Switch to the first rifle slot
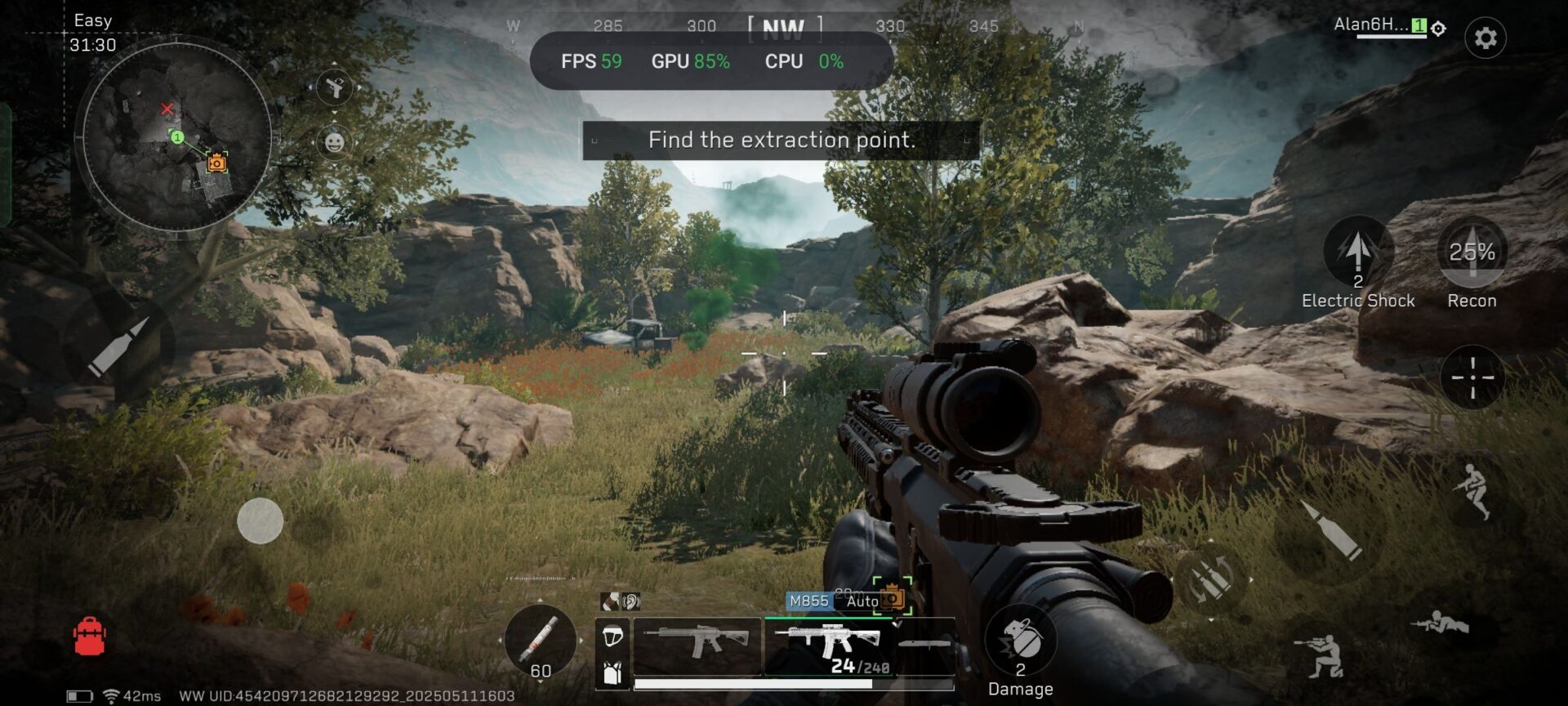Viewport: 1568px width, 706px height. point(697,645)
